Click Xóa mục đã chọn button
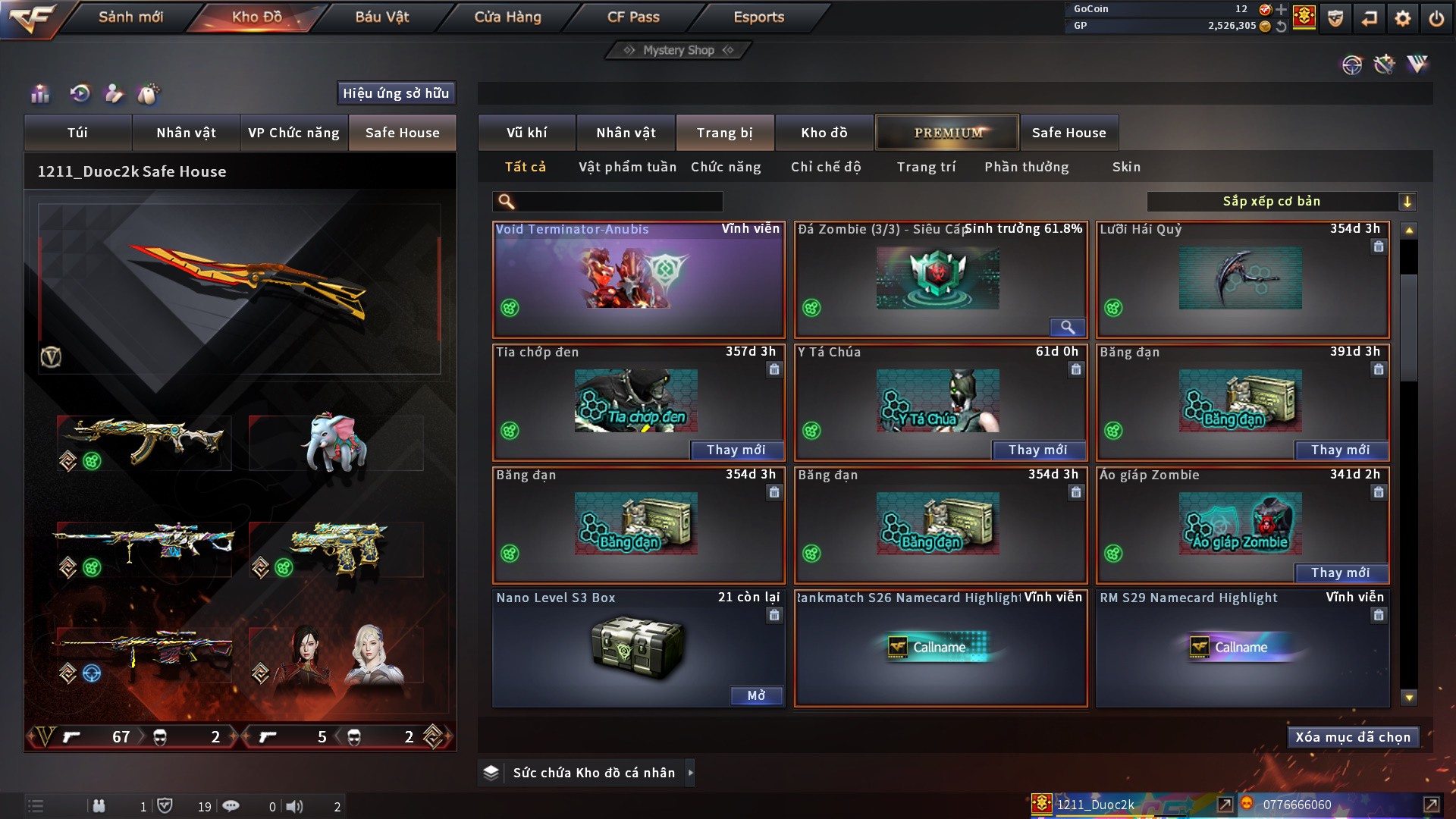 tap(1353, 737)
